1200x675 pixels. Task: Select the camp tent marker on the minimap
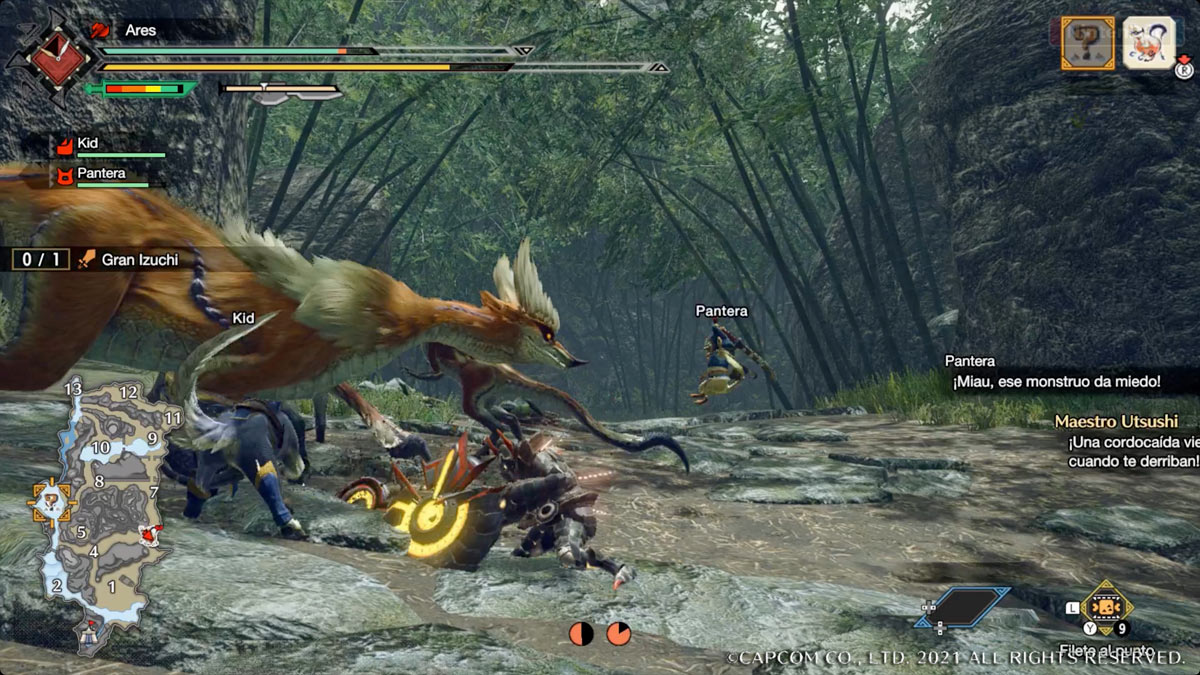[x=91, y=633]
